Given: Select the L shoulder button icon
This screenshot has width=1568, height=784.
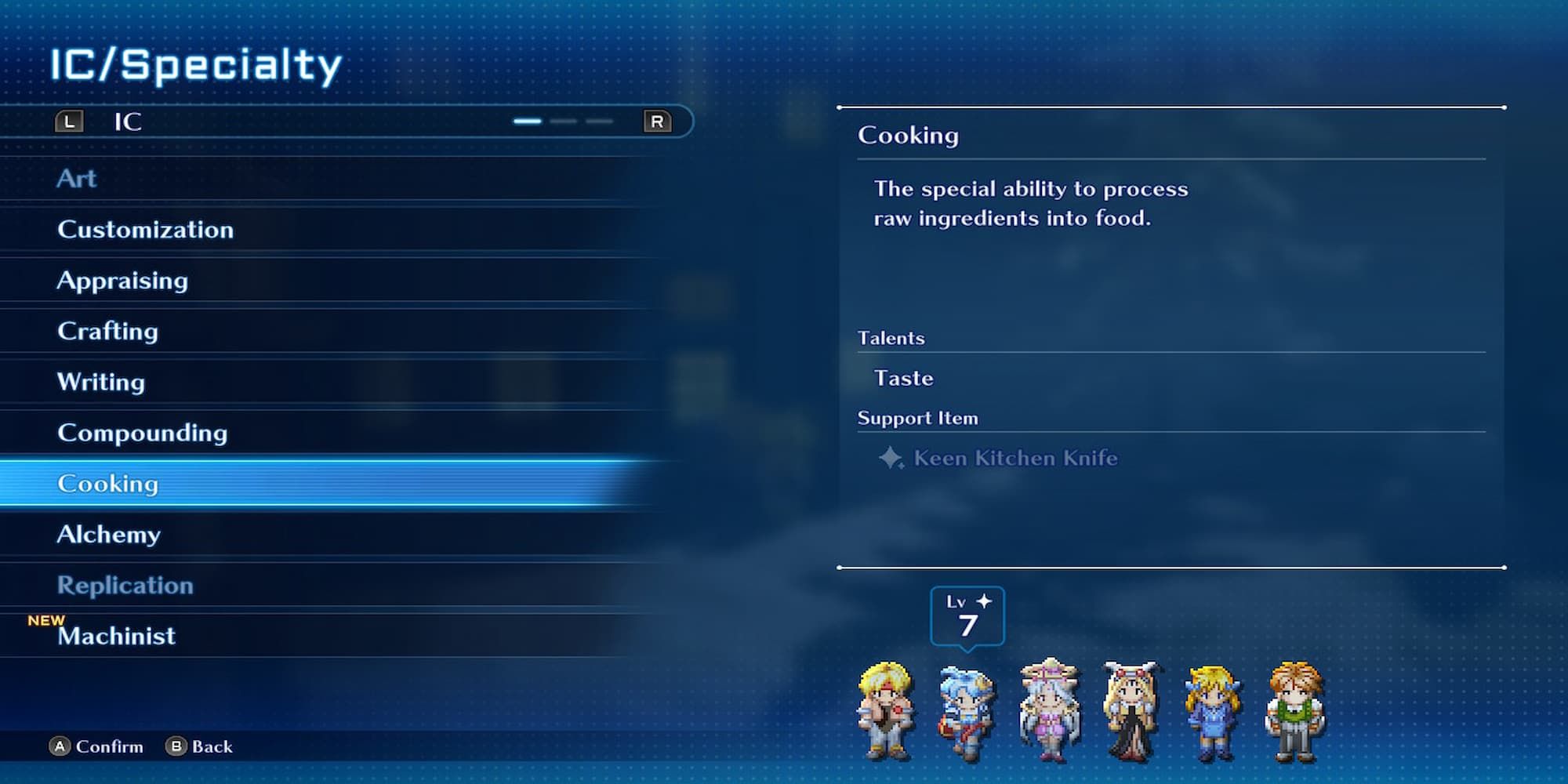Looking at the screenshot, I should (x=69, y=122).
